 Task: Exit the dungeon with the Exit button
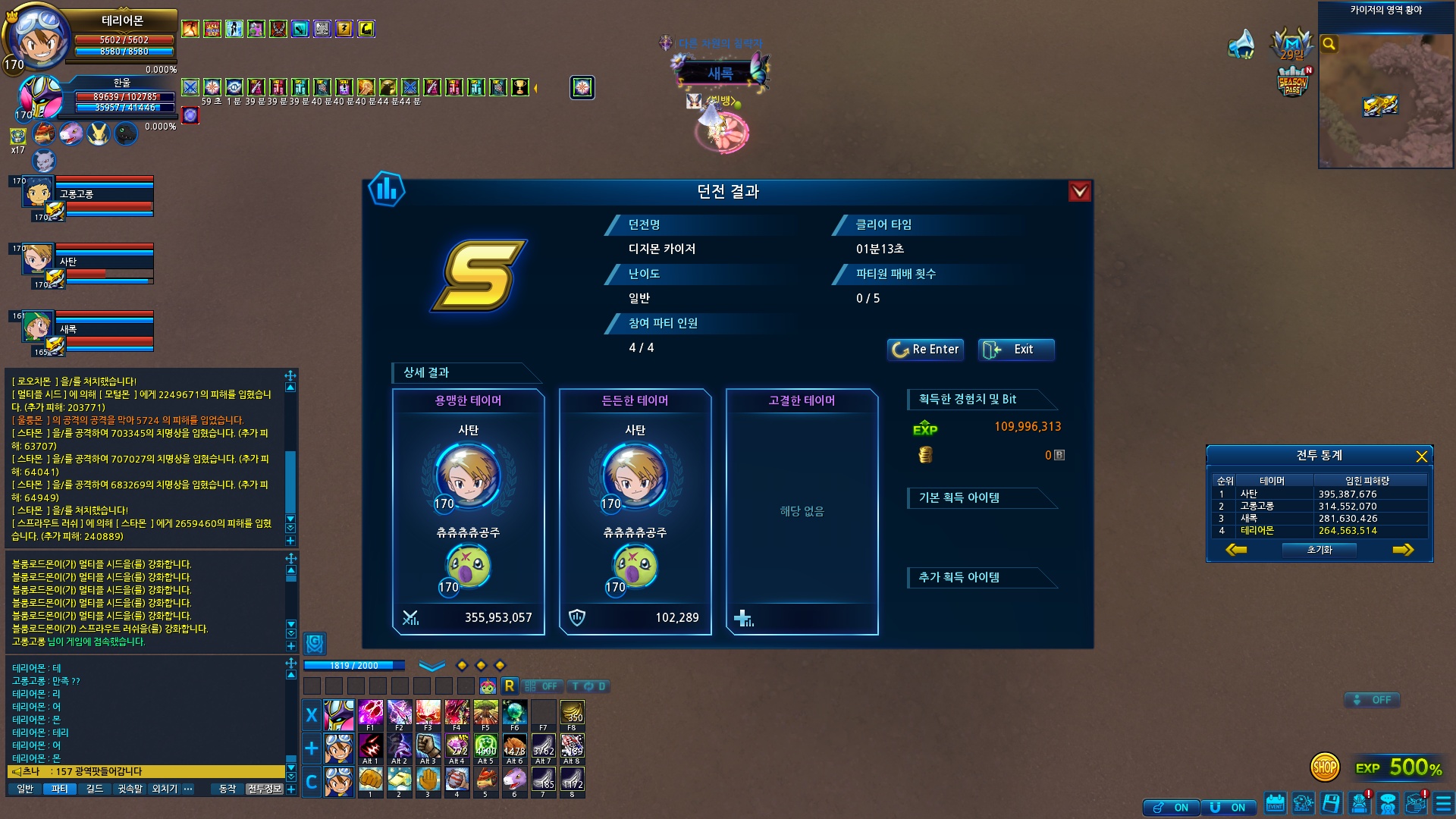[1015, 350]
